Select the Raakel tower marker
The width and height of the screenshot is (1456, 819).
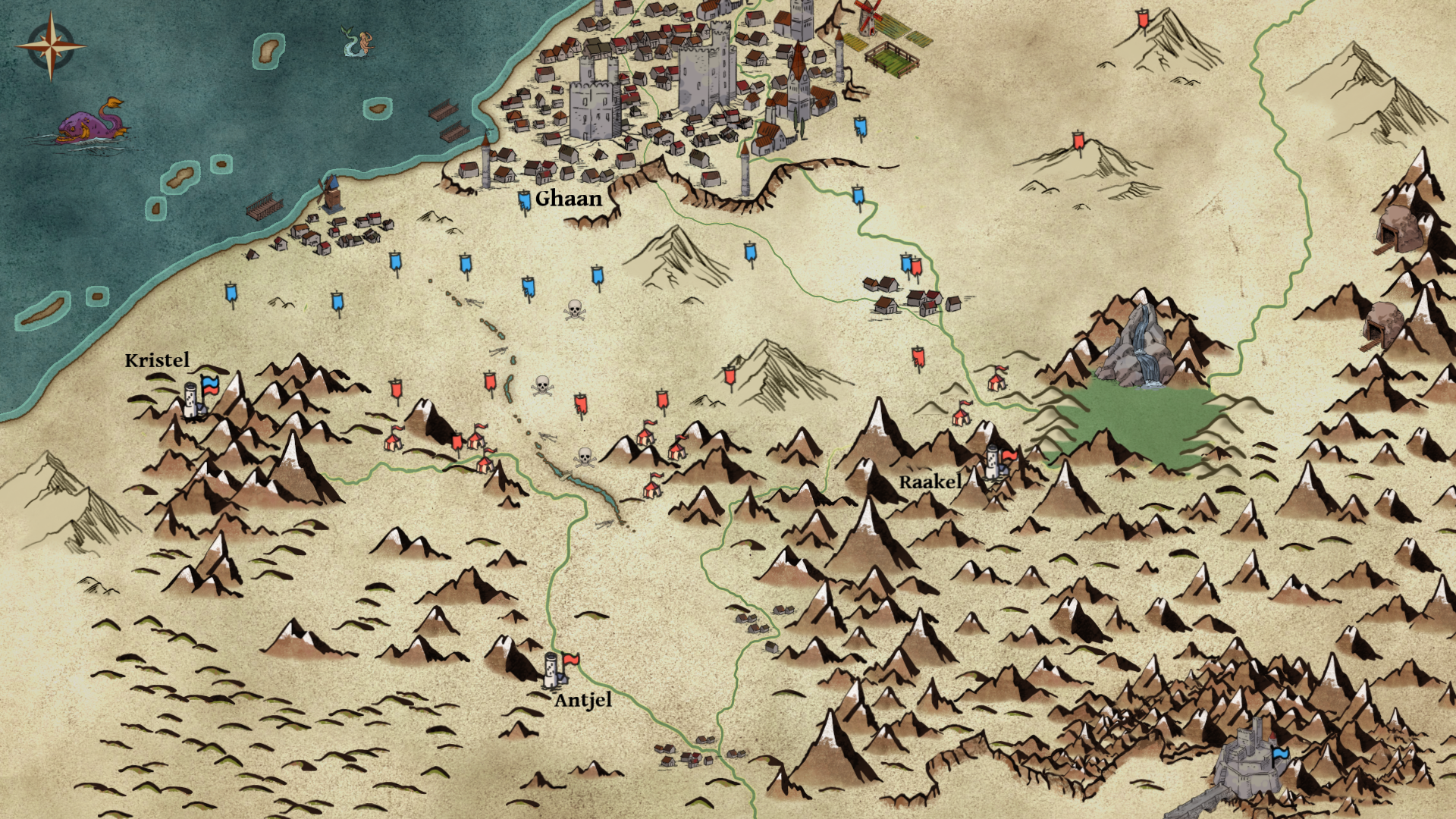click(993, 460)
